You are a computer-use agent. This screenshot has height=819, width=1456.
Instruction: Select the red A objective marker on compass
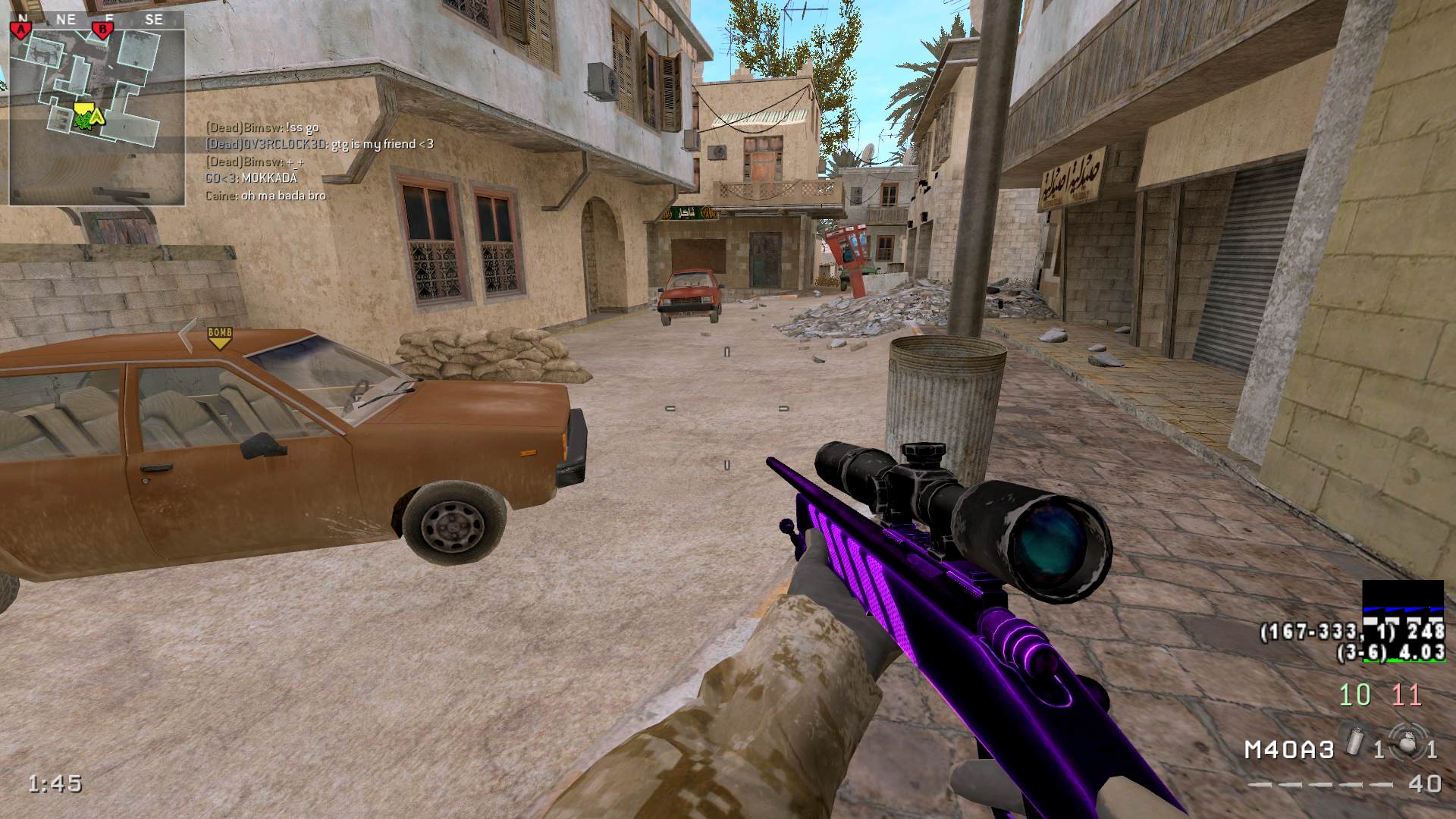(20, 30)
